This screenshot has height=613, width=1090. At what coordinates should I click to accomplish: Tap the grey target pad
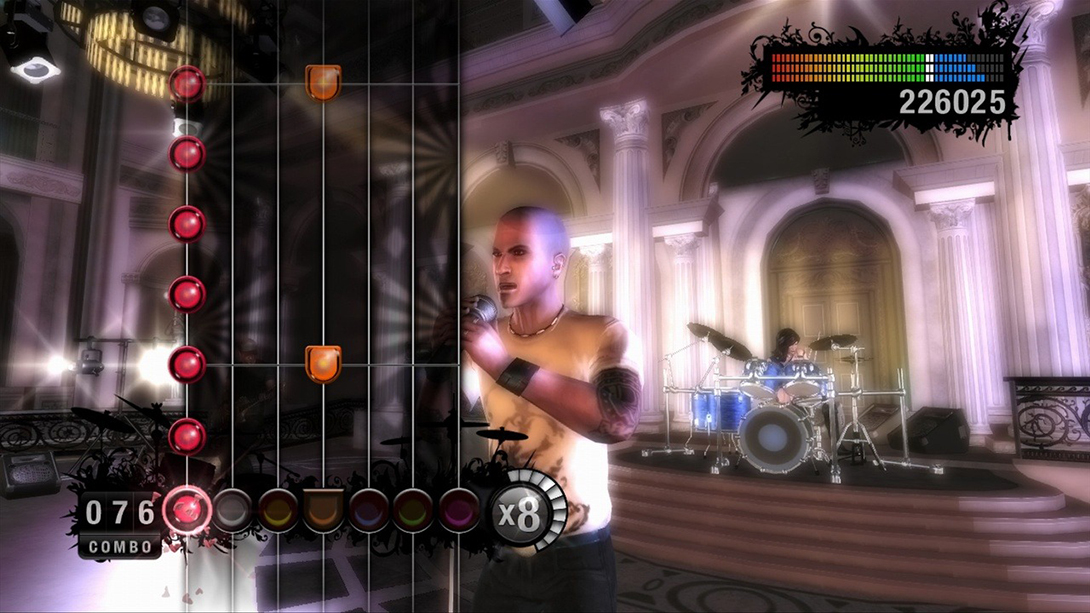232,511
